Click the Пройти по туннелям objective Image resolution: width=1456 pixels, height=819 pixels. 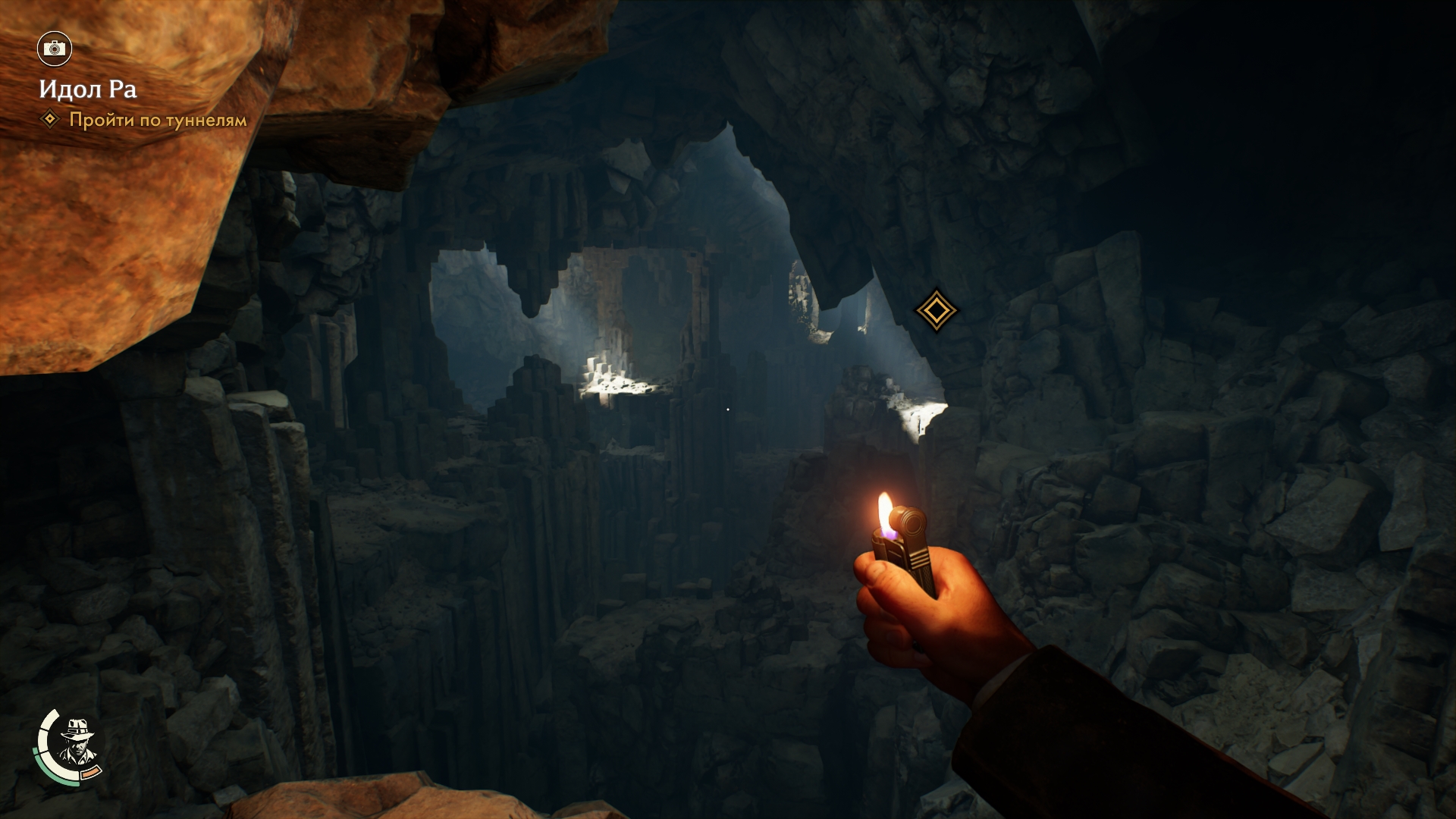[158, 120]
